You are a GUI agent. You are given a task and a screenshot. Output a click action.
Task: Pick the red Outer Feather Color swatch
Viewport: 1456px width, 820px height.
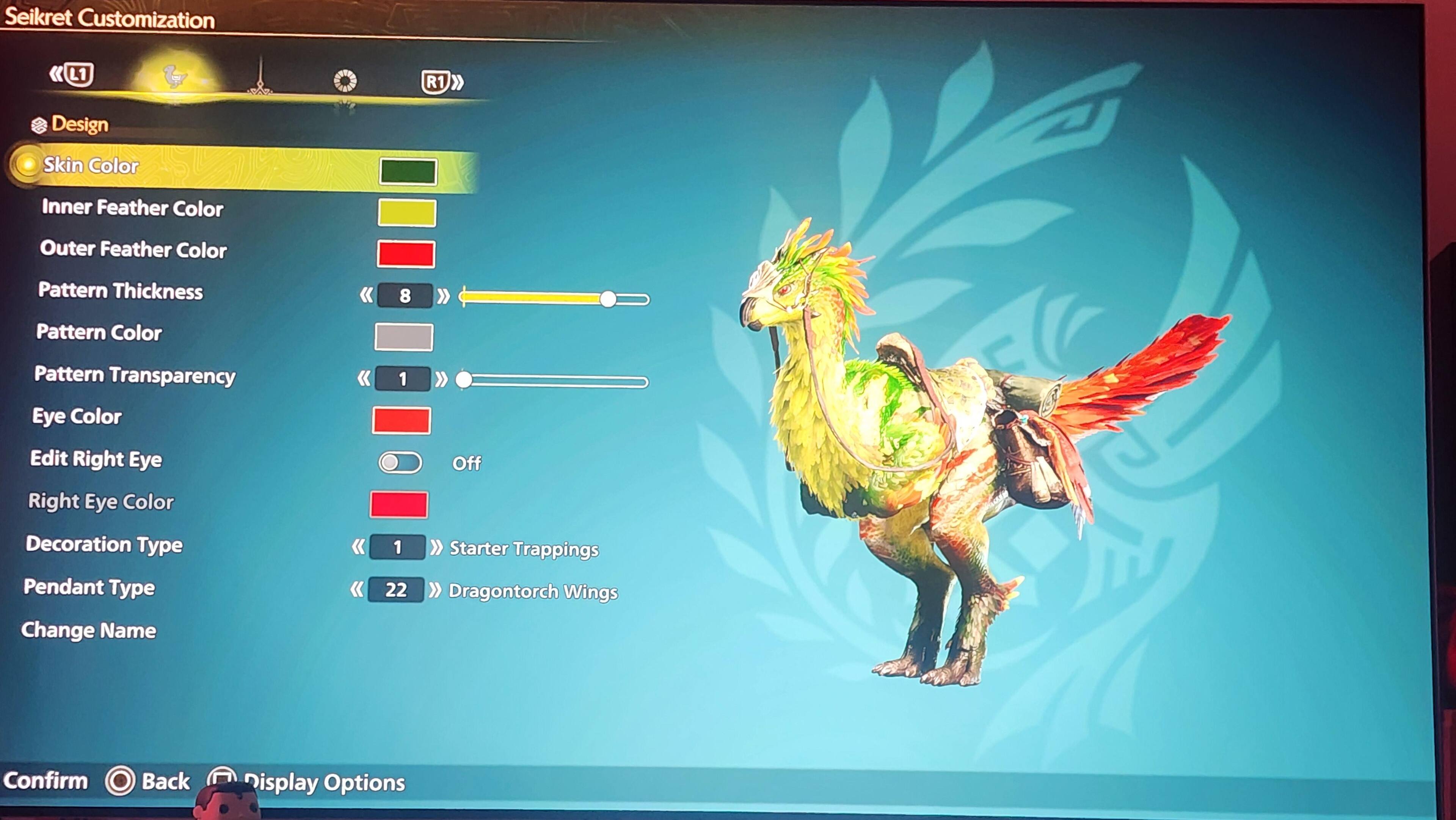coord(406,254)
